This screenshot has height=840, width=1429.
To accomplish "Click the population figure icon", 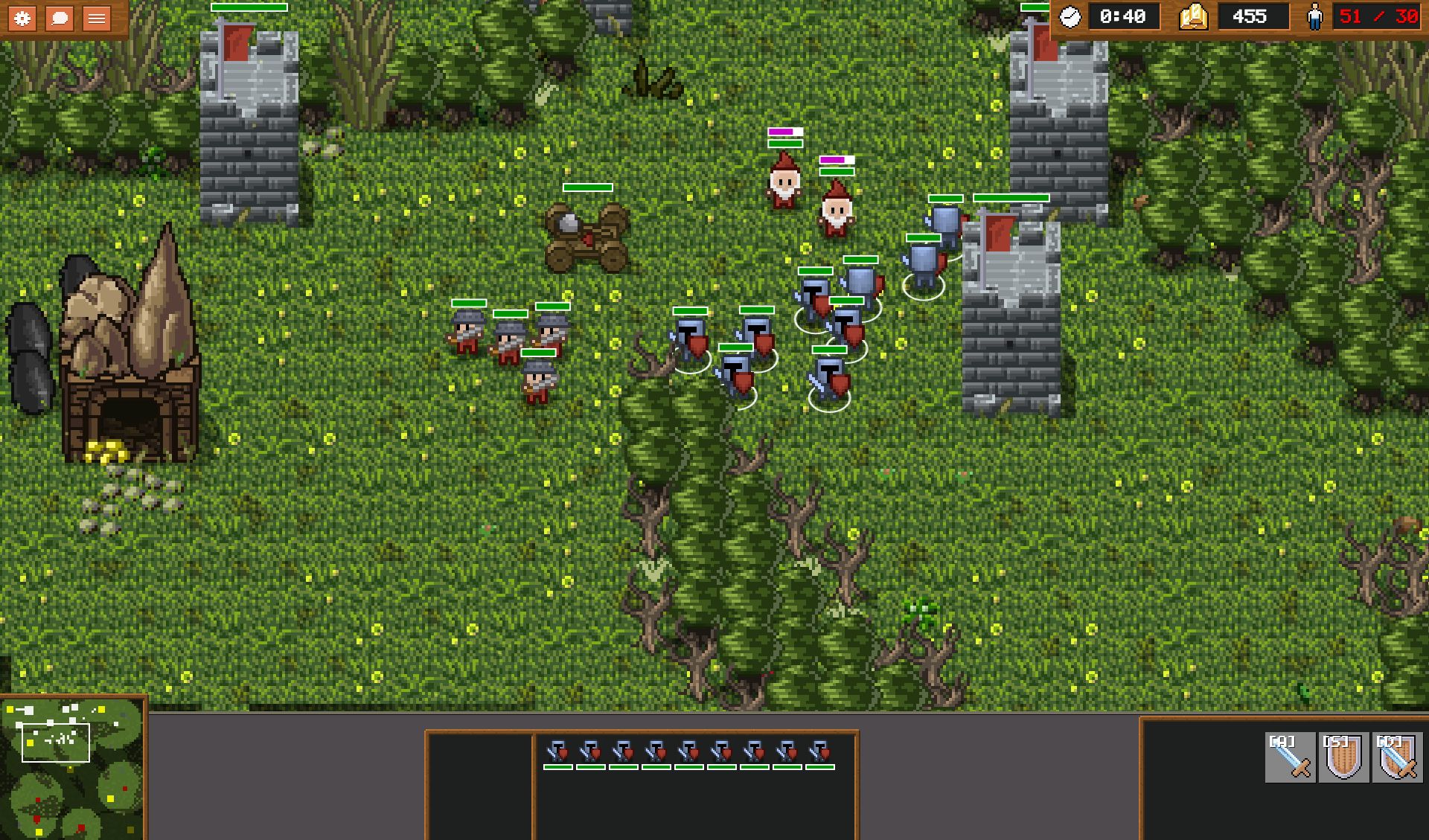I will [x=1316, y=16].
